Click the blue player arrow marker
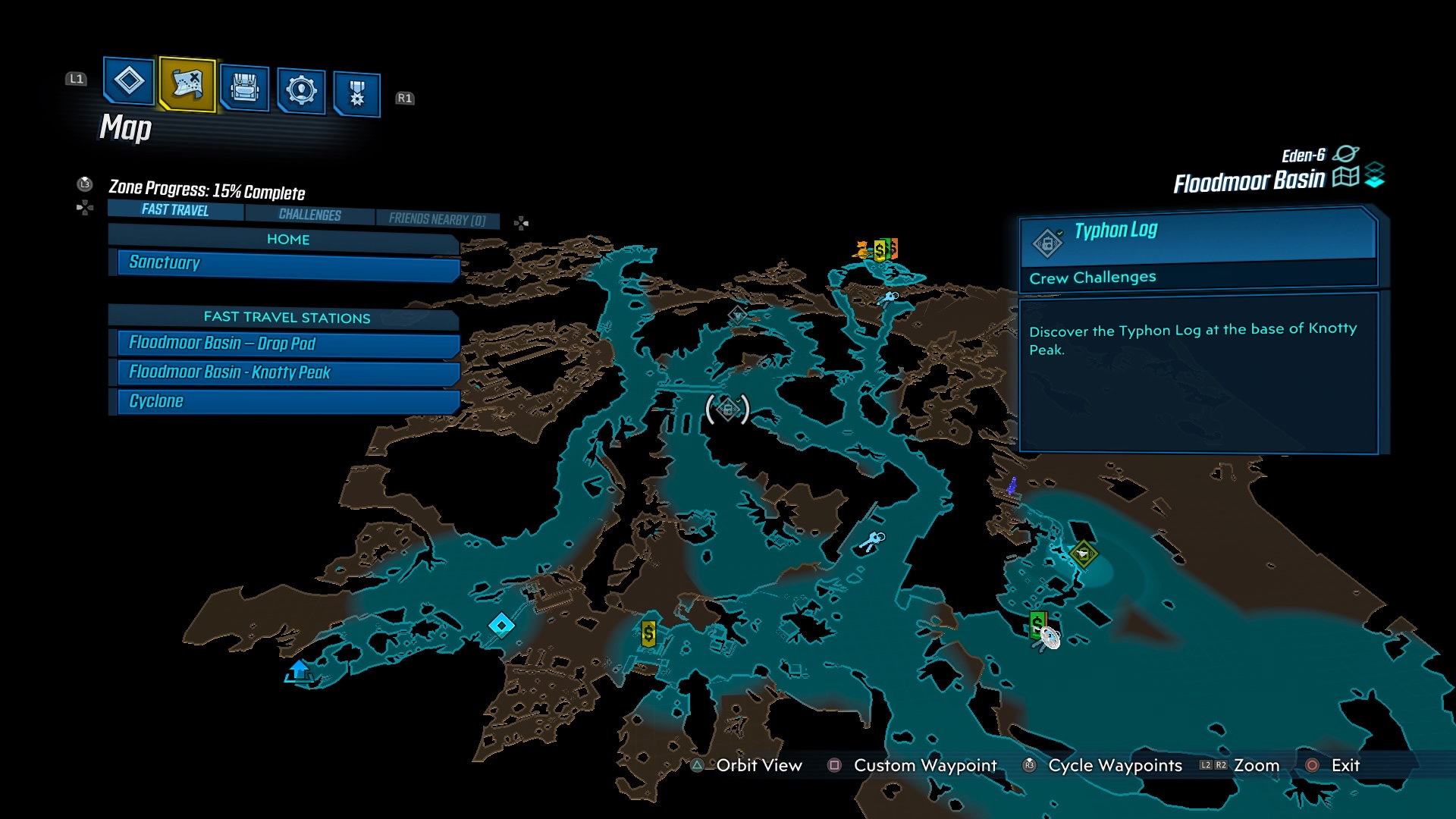The image size is (1456, 819). coord(298,670)
